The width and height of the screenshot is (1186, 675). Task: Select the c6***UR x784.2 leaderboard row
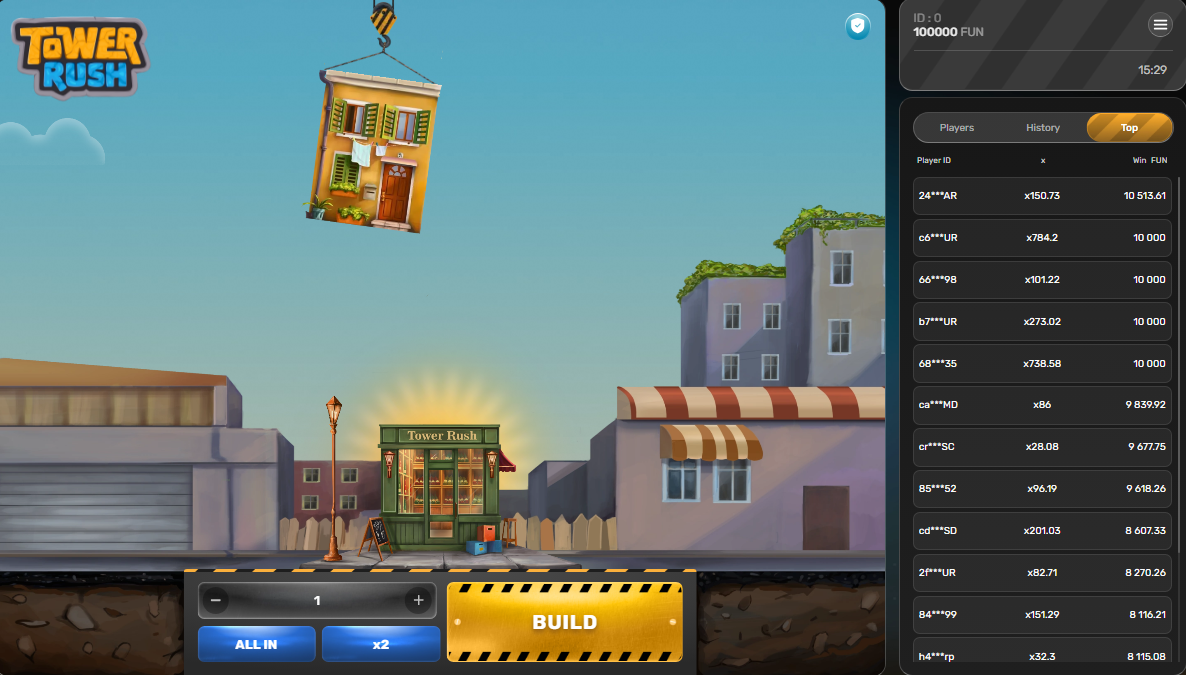[1042, 238]
